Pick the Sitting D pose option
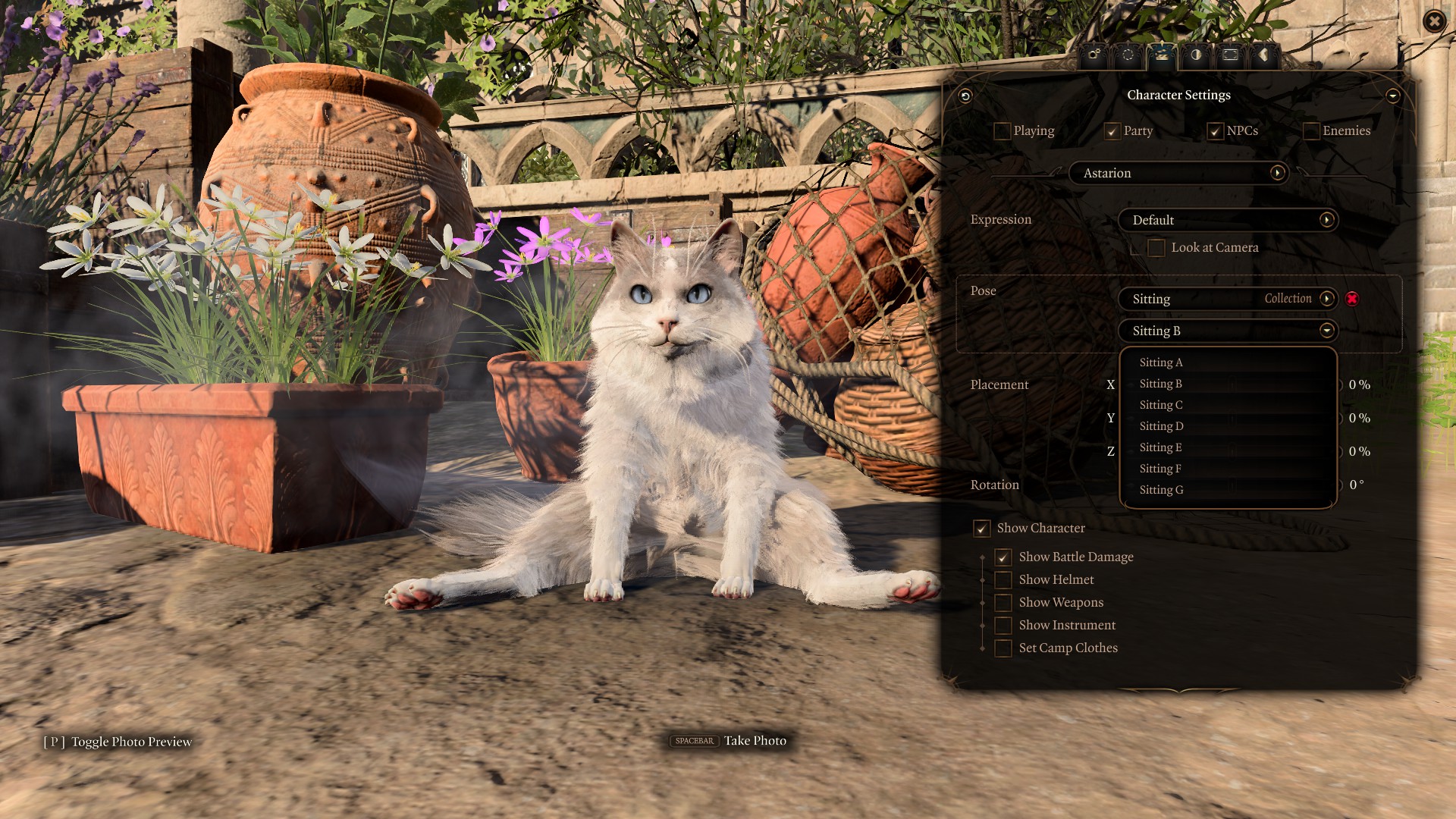This screenshot has width=1456, height=819. pyautogui.click(x=1161, y=426)
